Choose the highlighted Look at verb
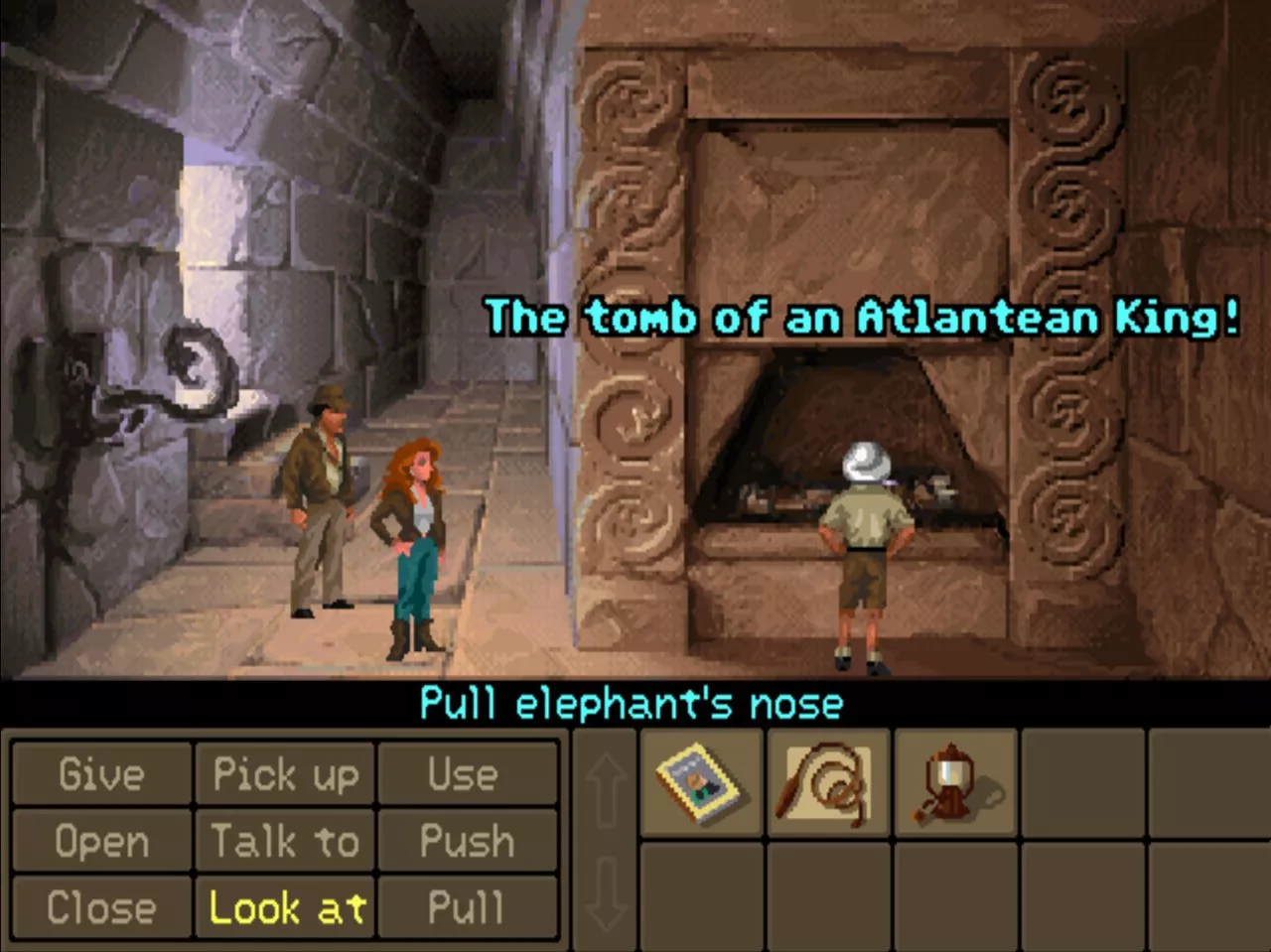This screenshot has height=952, width=1271. click(x=285, y=907)
